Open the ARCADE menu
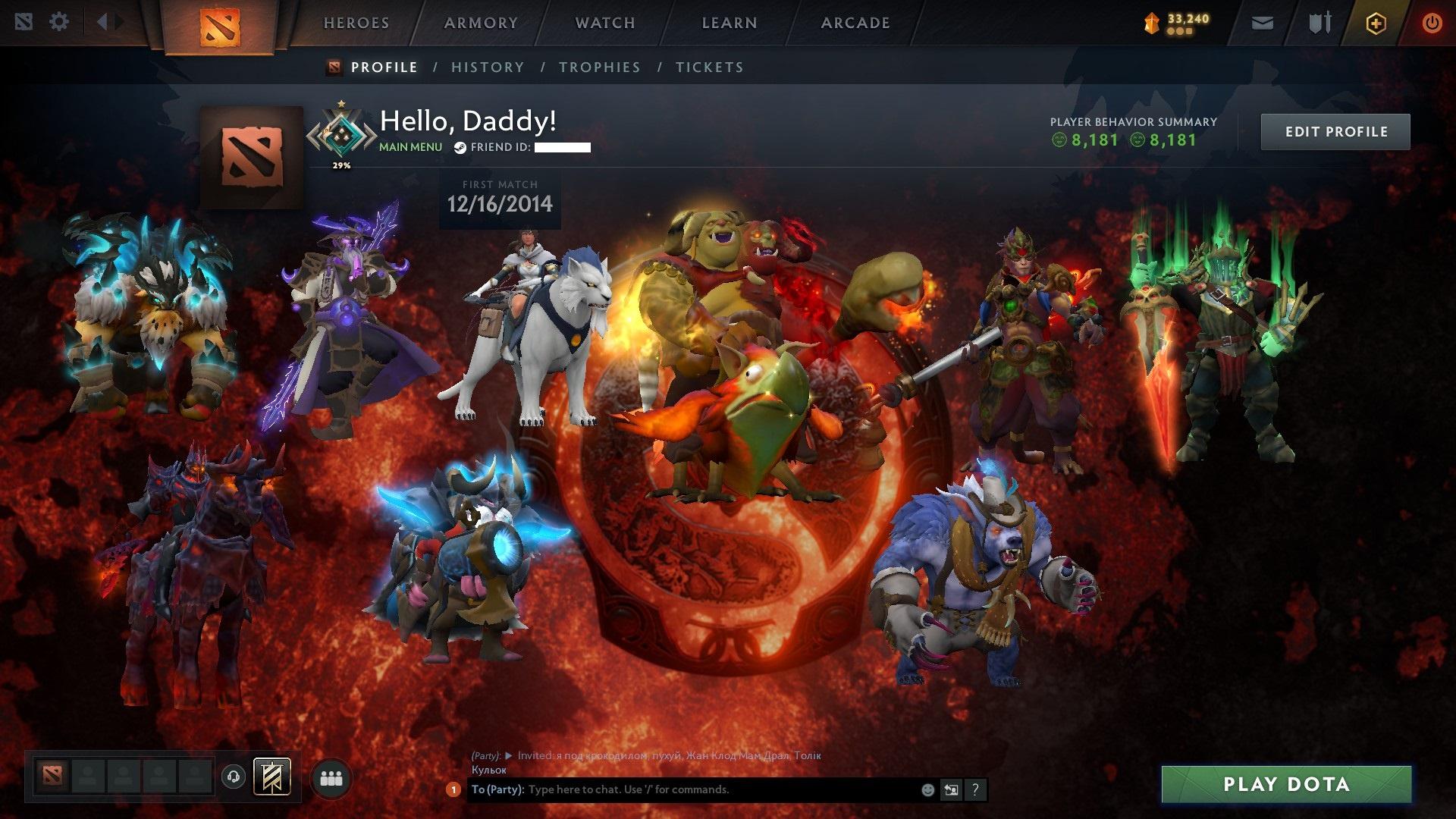This screenshot has height=819, width=1456. tap(855, 22)
